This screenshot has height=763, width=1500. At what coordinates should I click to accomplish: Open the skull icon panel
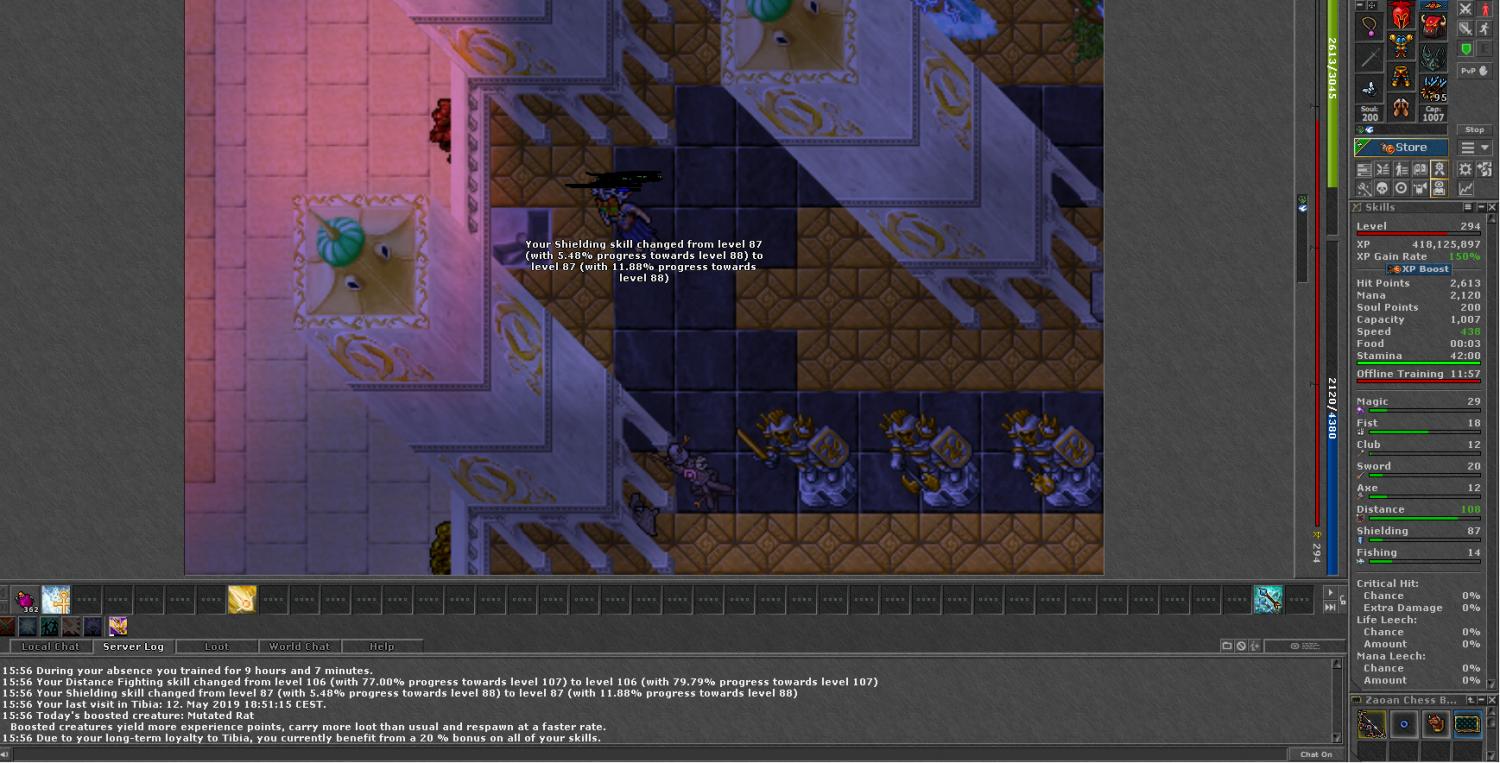coord(1383,188)
